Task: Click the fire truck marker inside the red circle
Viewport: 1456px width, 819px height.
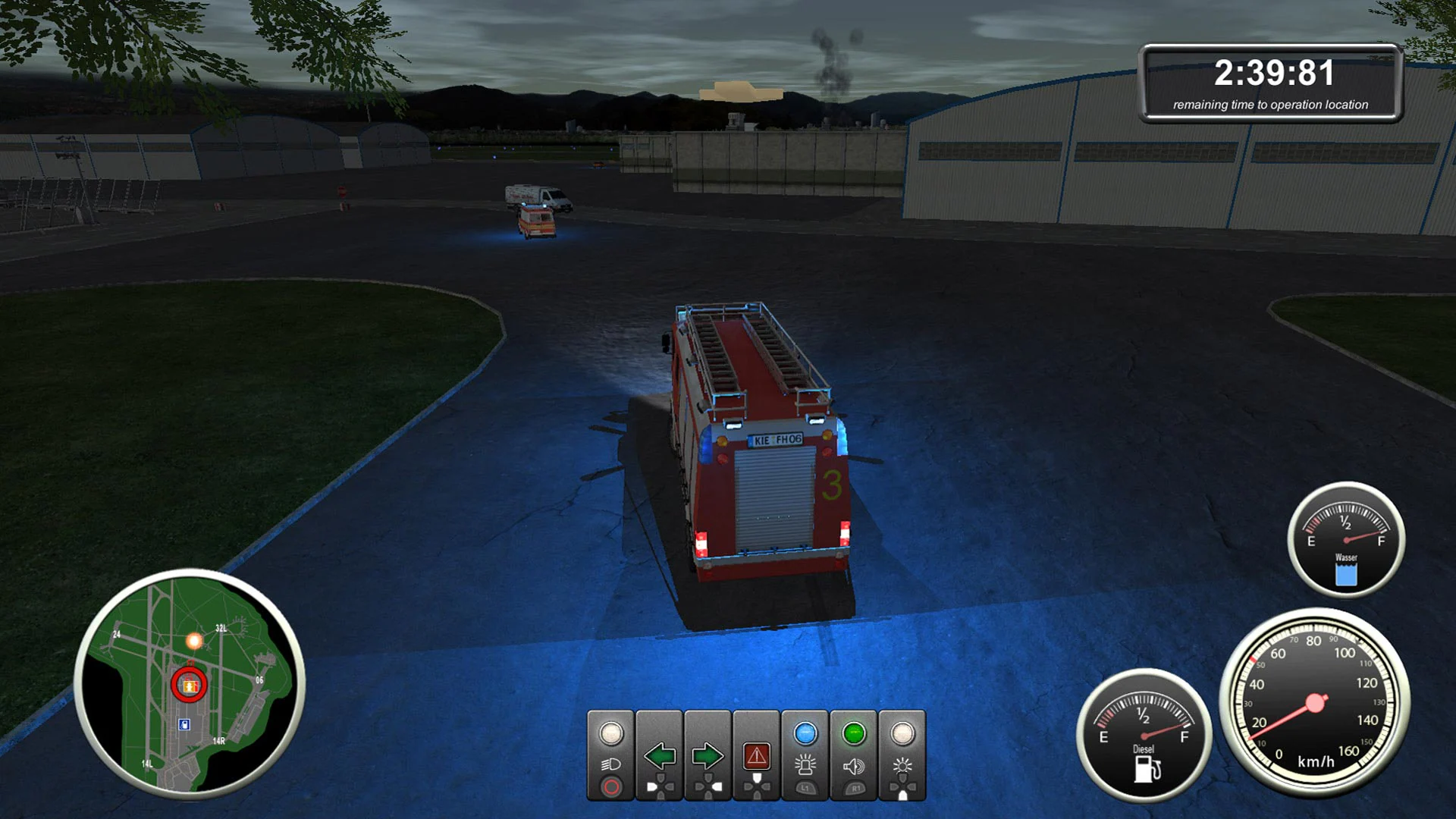Action: (x=190, y=686)
